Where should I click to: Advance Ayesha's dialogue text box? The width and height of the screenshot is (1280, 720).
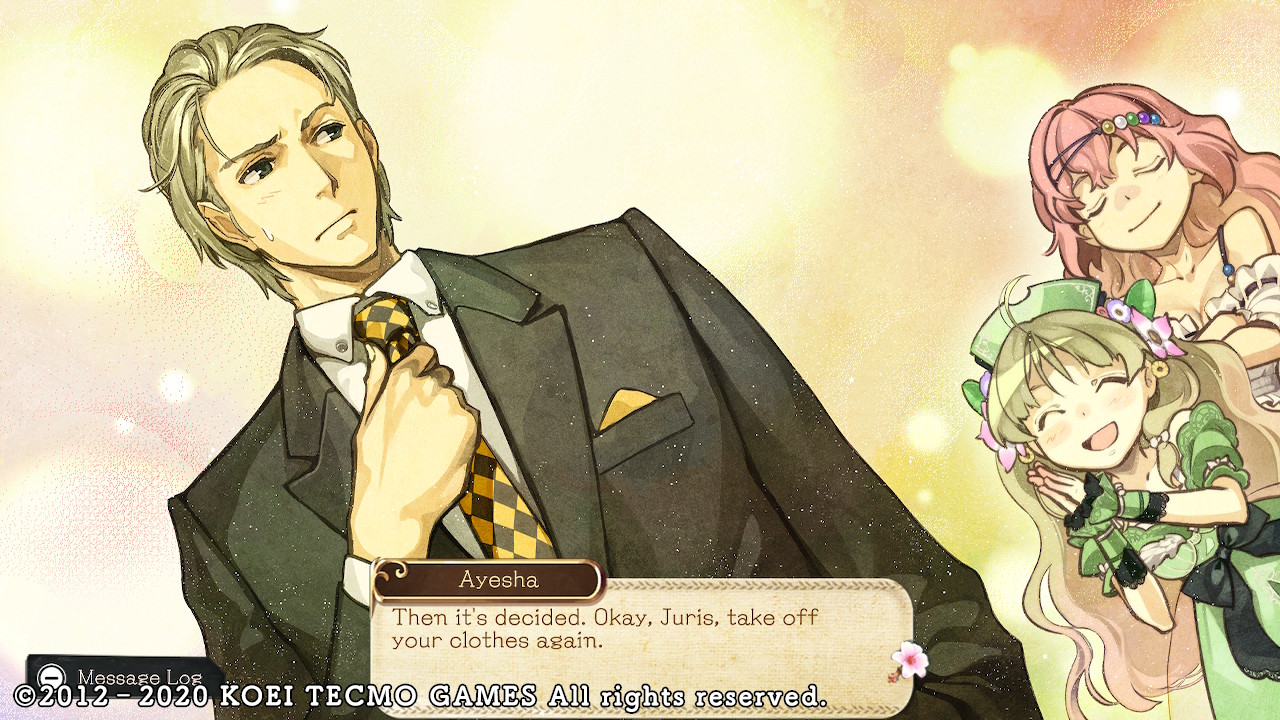pyautogui.click(x=640, y=632)
